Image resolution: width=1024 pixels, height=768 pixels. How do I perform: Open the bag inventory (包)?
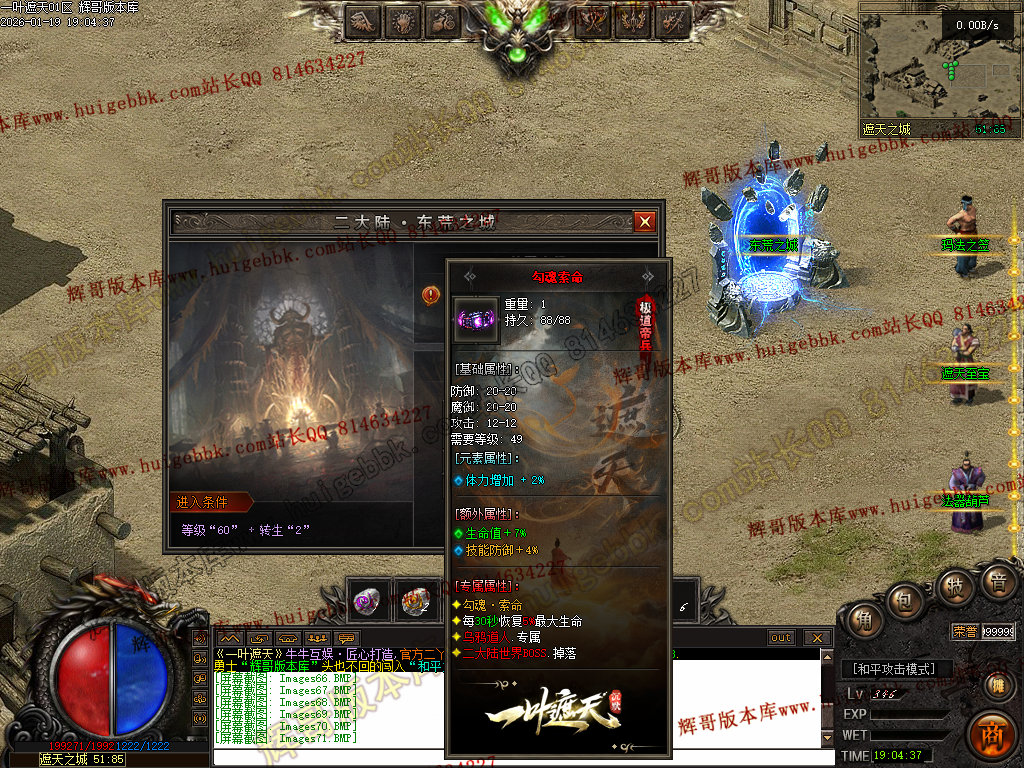[905, 600]
